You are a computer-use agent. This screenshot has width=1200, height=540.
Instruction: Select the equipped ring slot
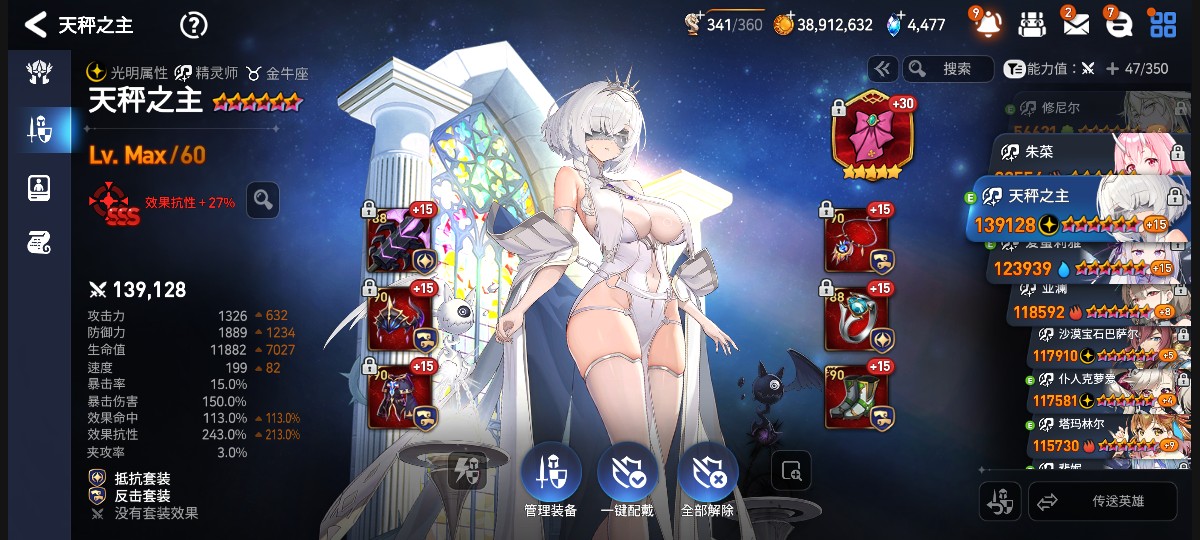tap(855, 319)
